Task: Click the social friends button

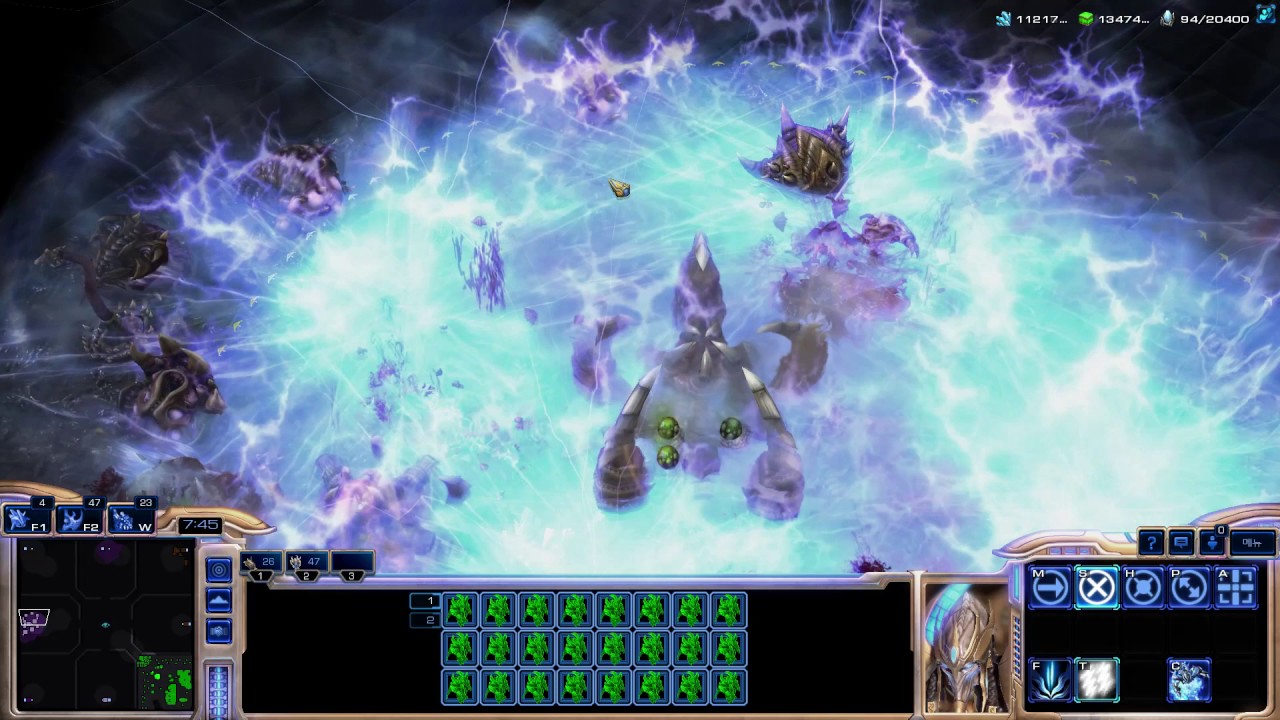Action: (1212, 543)
